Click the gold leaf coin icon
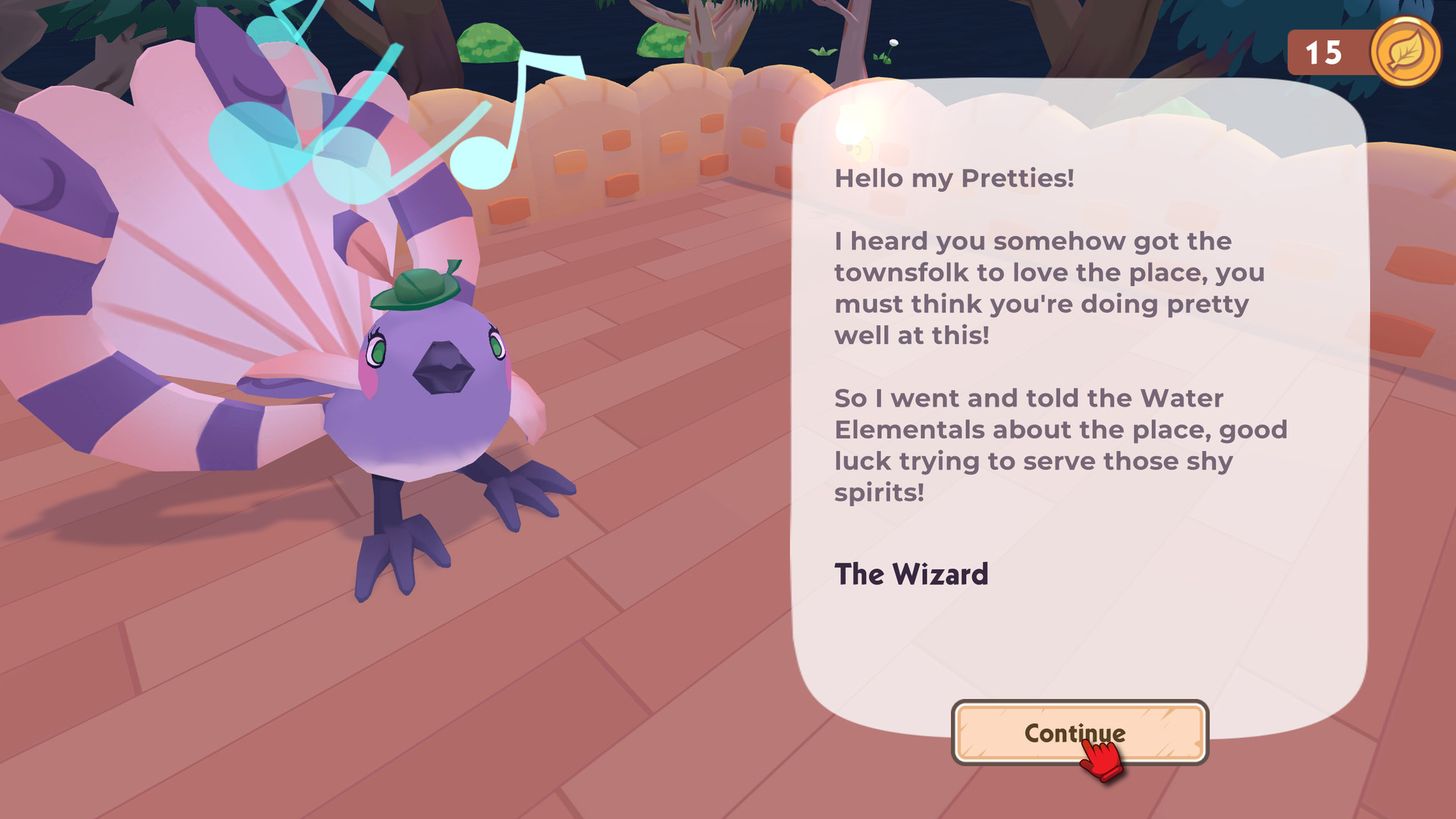 [x=1404, y=52]
